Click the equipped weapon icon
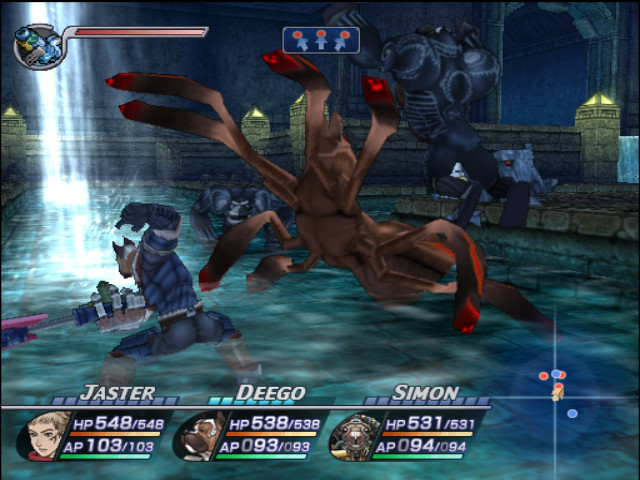 point(38,45)
